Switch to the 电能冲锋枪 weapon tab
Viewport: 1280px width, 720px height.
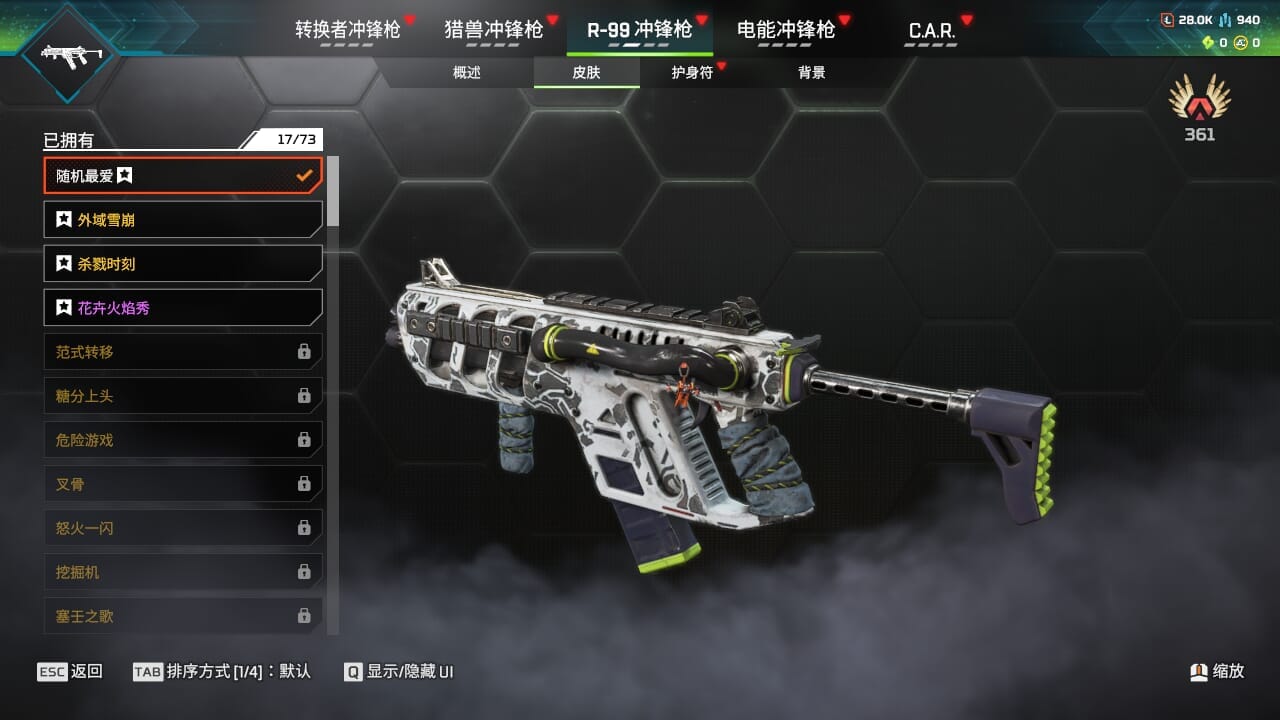(785, 30)
